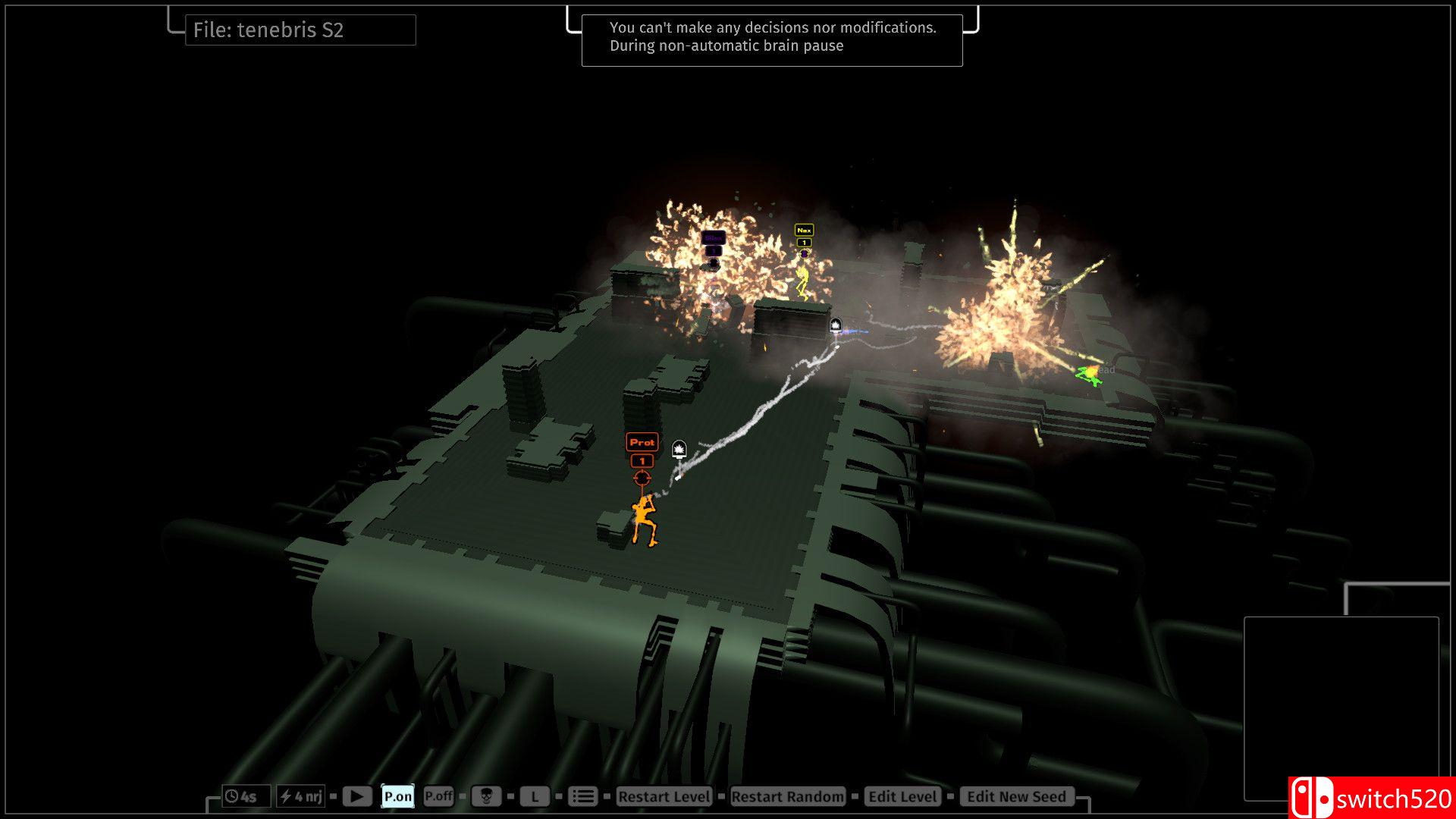Viewport: 1456px width, 819px height.
Task: Click the play arrow button
Action: pyautogui.click(x=356, y=796)
